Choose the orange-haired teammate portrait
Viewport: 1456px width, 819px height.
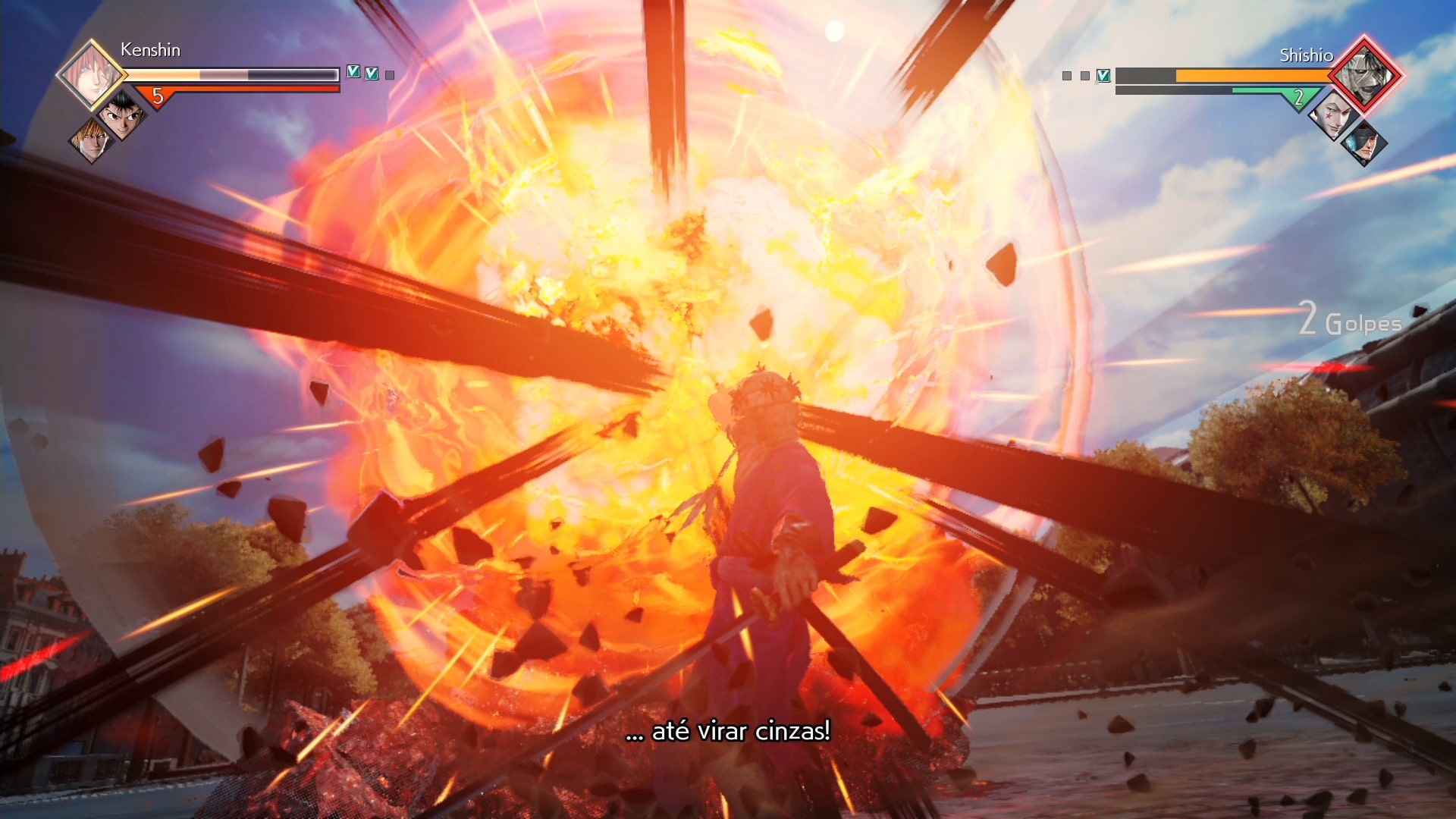coord(92,140)
